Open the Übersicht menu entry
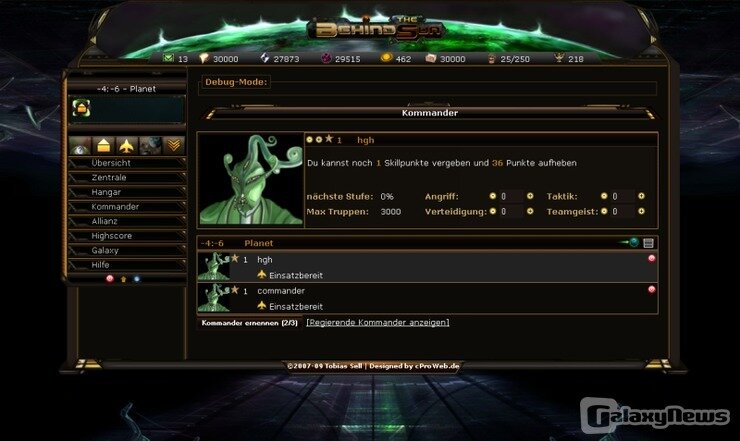Image resolution: width=740 pixels, height=441 pixels. coord(111,163)
